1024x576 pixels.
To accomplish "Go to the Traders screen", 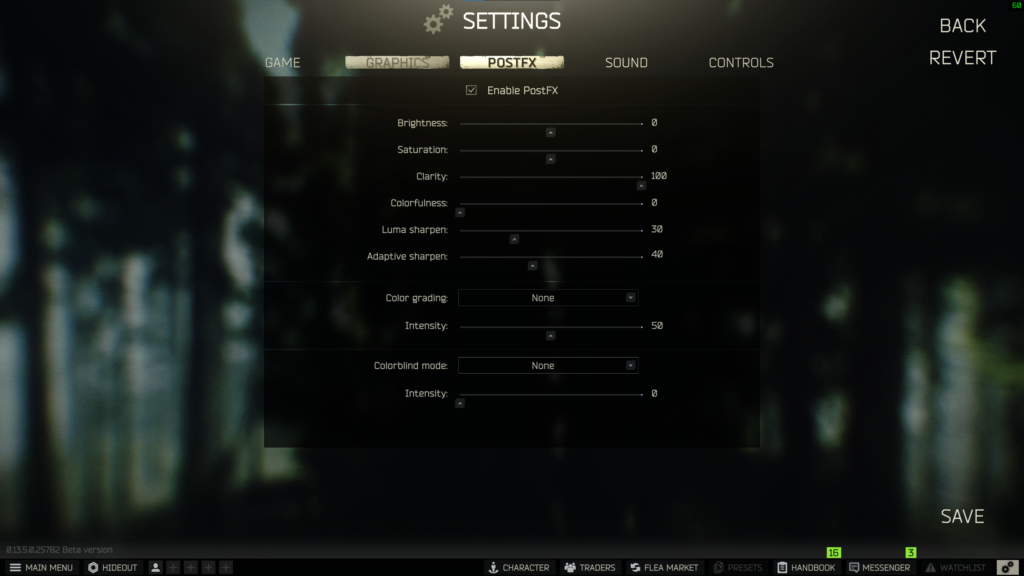I will click(590, 568).
